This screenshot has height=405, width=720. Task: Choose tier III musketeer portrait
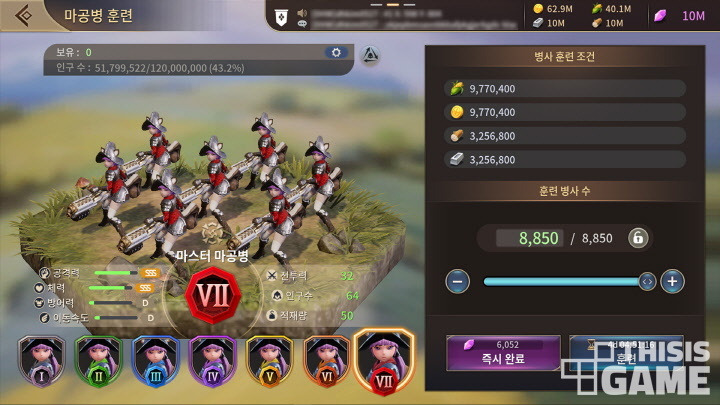(x=154, y=362)
